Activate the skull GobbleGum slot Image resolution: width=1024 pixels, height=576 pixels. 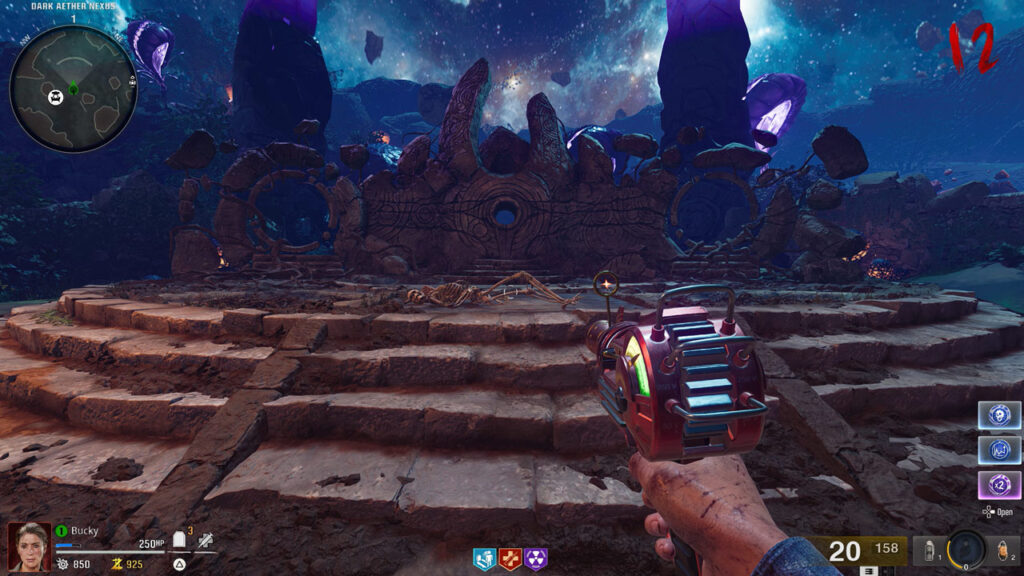click(998, 415)
